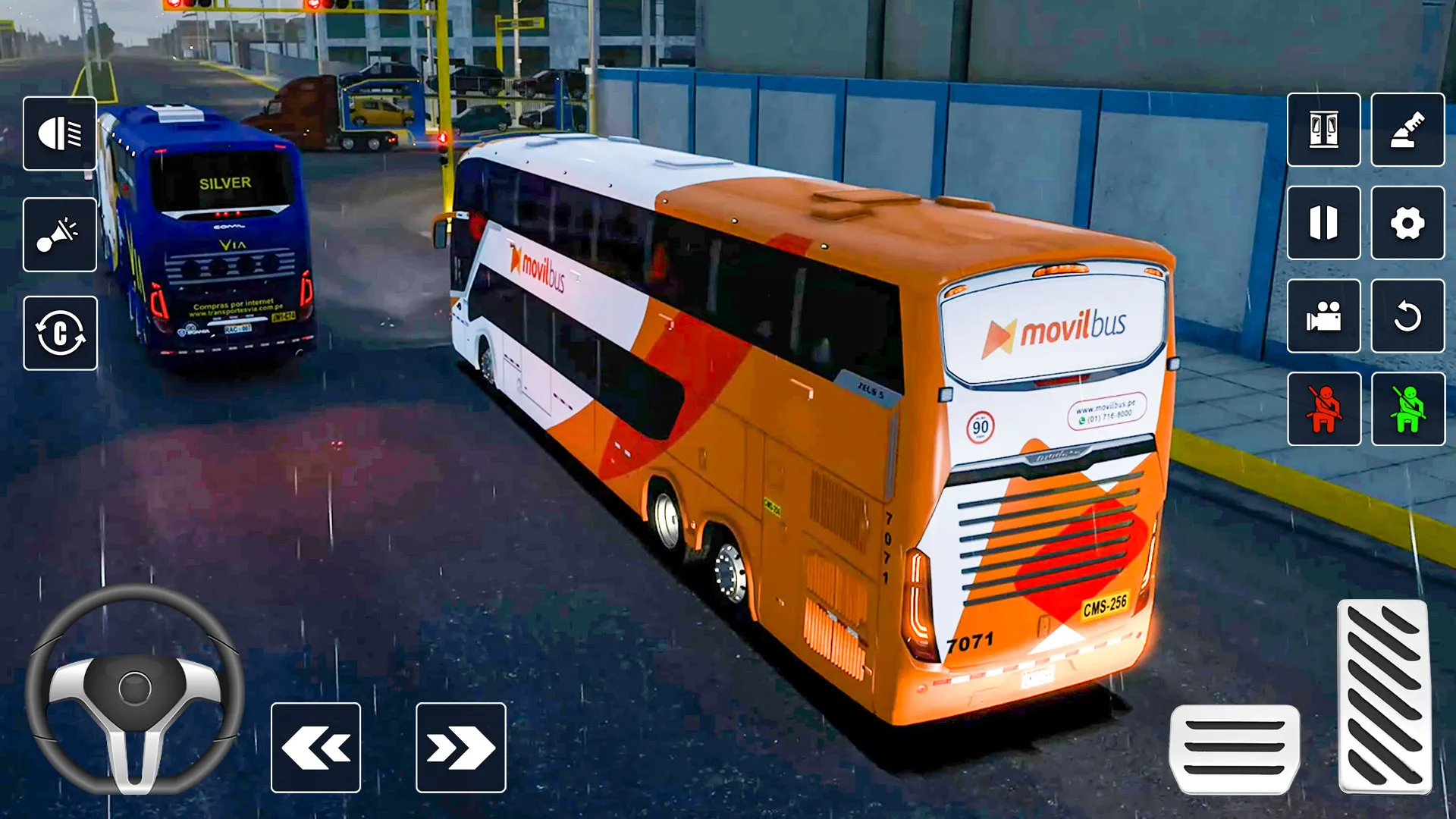Image resolution: width=1456 pixels, height=819 pixels.
Task: Shift down using the left double-arrow control
Action: (315, 749)
